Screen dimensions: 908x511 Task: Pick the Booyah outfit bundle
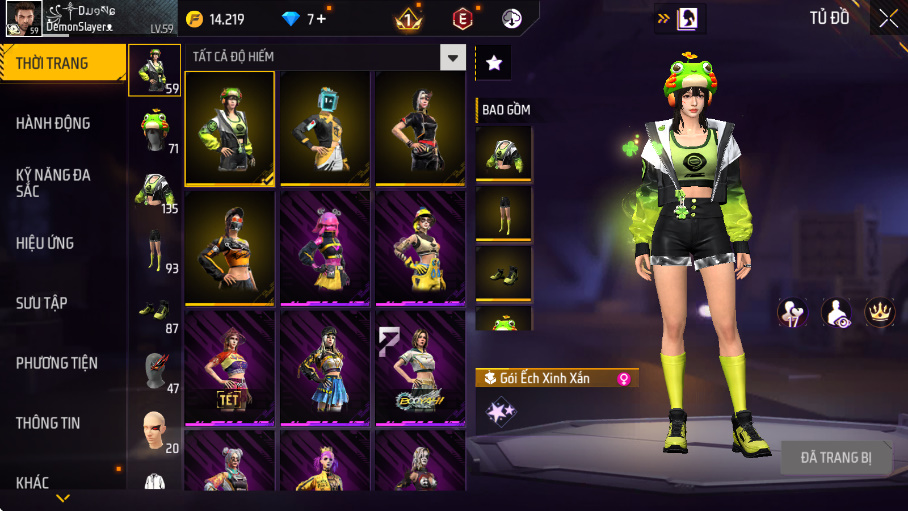point(420,367)
